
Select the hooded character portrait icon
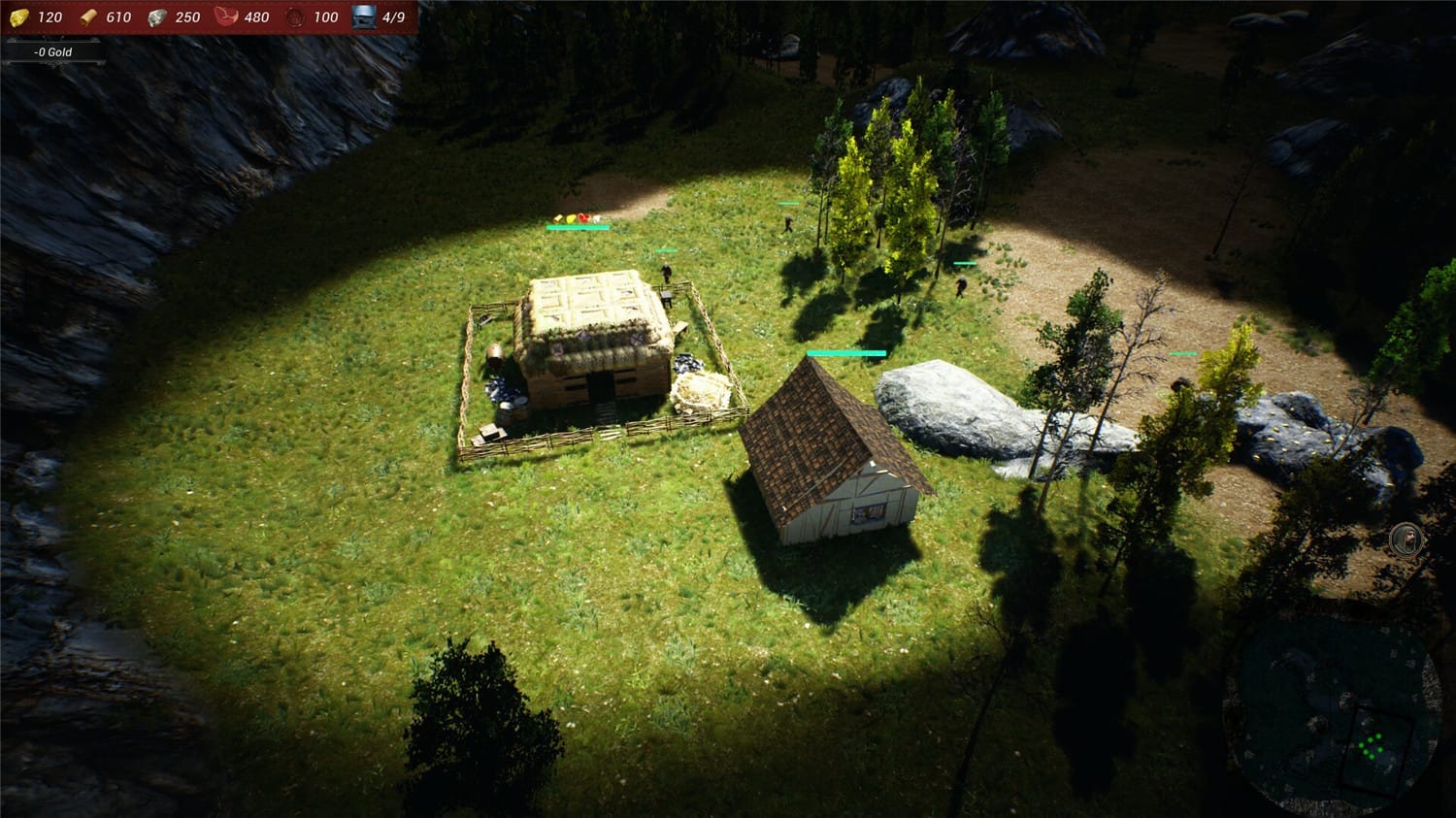click(1406, 540)
